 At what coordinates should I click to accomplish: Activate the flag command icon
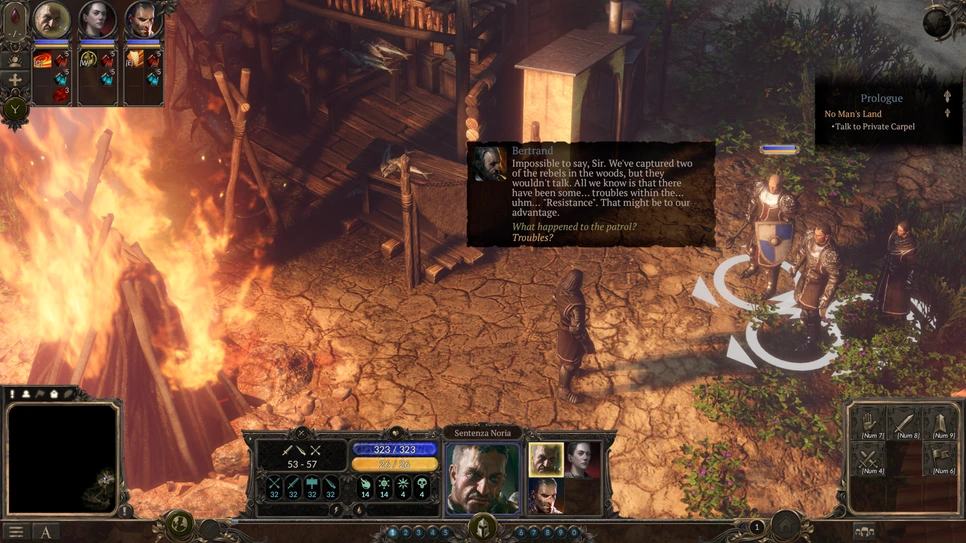pos(941,460)
